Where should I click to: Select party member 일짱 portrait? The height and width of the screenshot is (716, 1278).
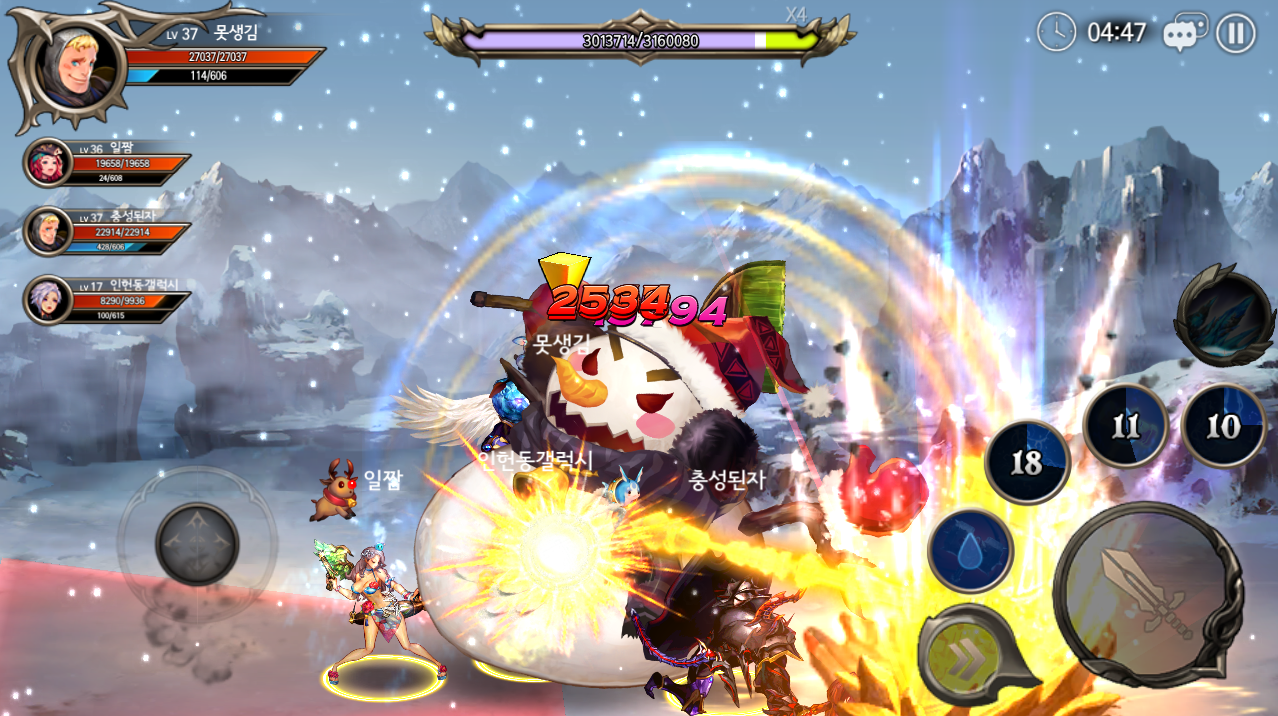tap(48, 162)
